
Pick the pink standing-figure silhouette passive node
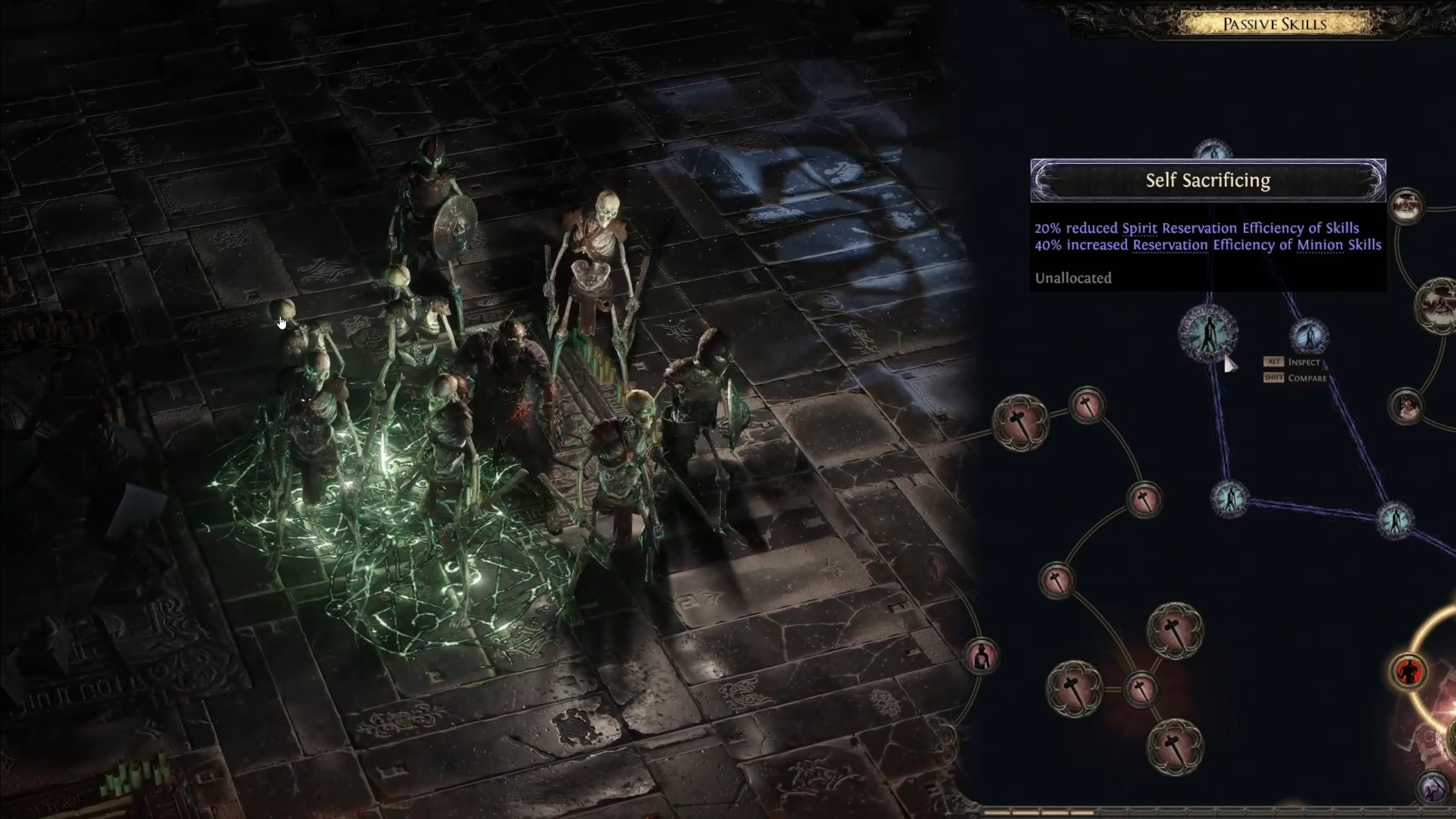[981, 657]
